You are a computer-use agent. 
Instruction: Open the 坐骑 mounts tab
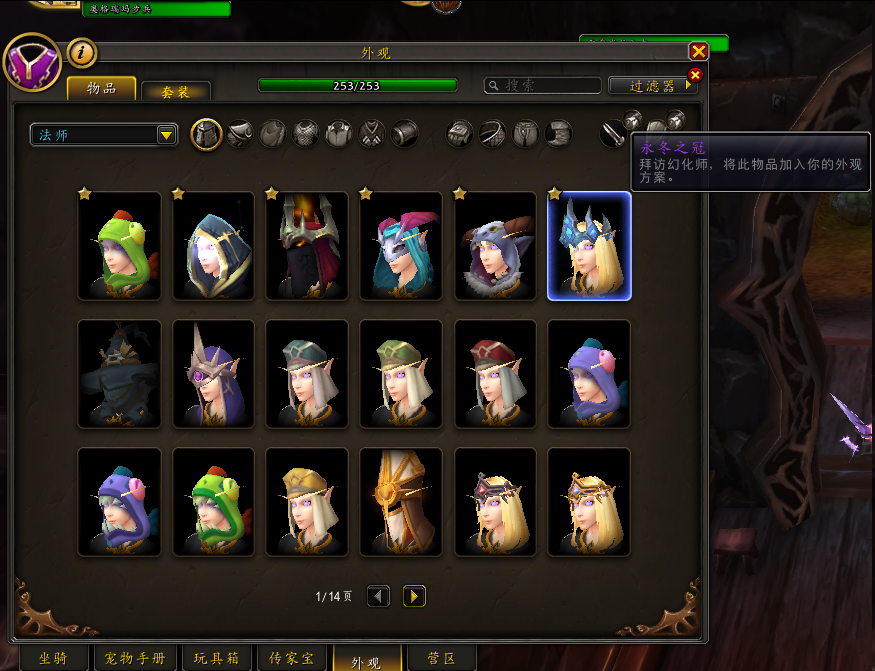point(52,659)
